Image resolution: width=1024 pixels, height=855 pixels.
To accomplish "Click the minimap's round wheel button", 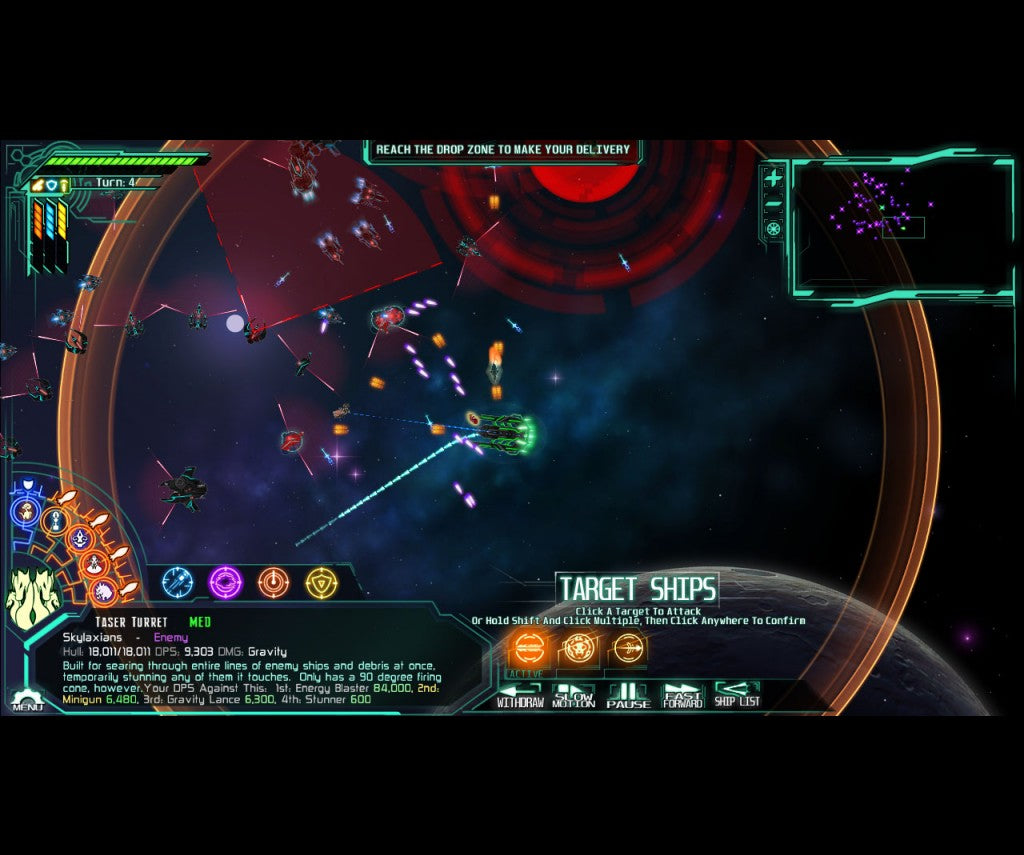I will (x=773, y=229).
